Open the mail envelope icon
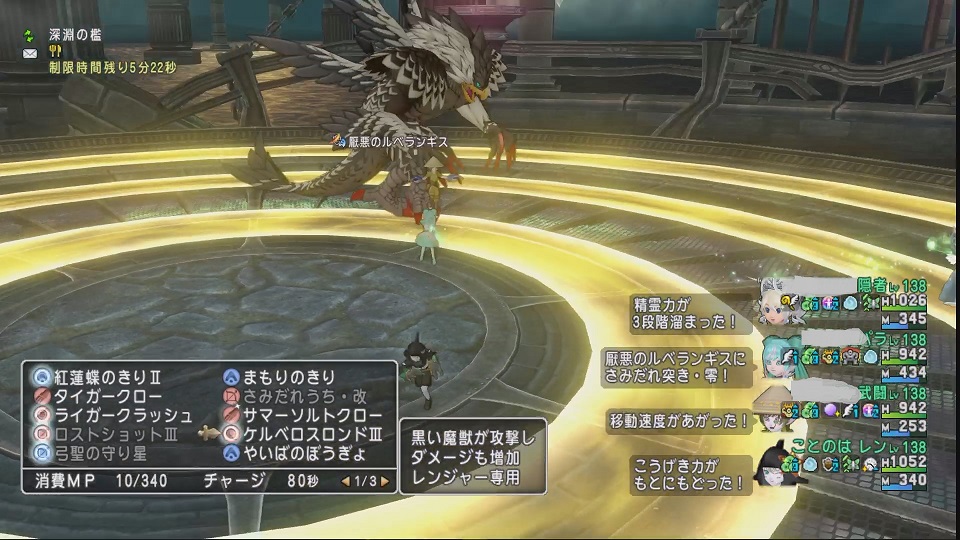This screenshot has width=960, height=540. click(x=29, y=52)
